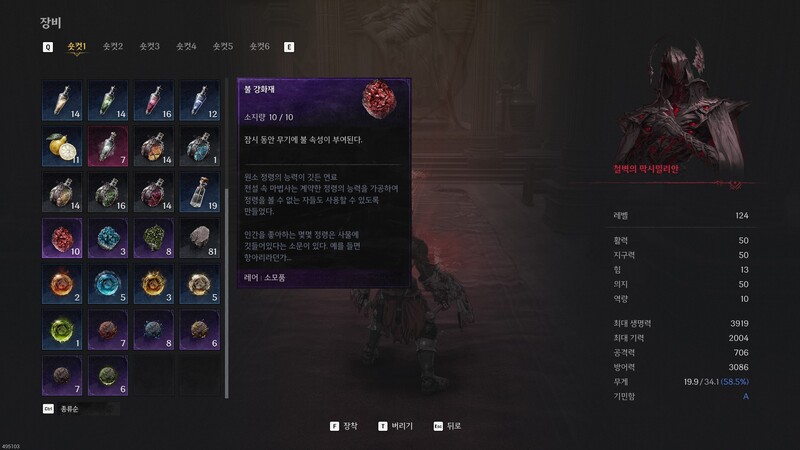Select the green ore chunk with 8
Screen dimensions: 800x450
(153, 238)
